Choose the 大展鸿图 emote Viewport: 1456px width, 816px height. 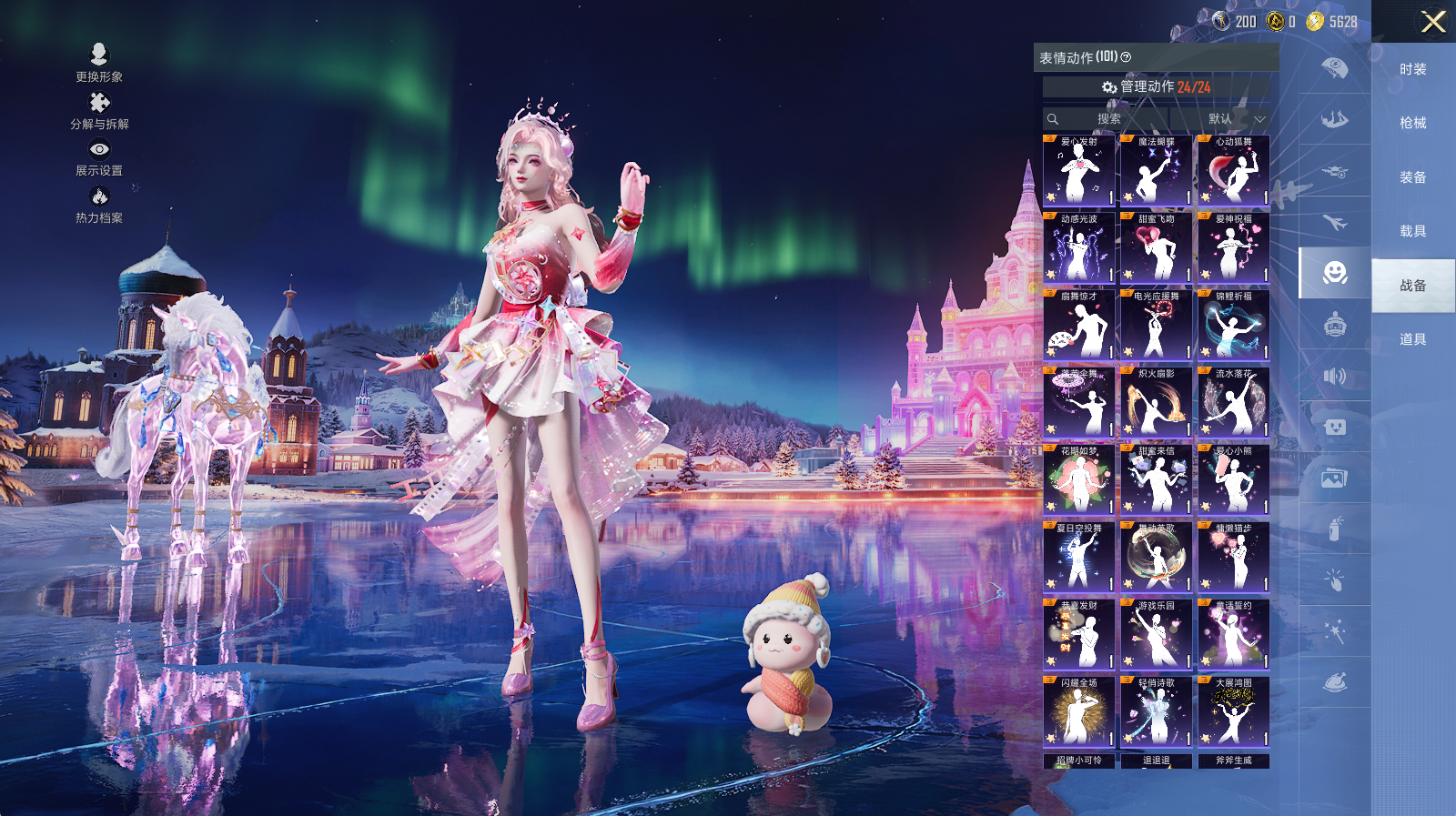[x=1233, y=712]
